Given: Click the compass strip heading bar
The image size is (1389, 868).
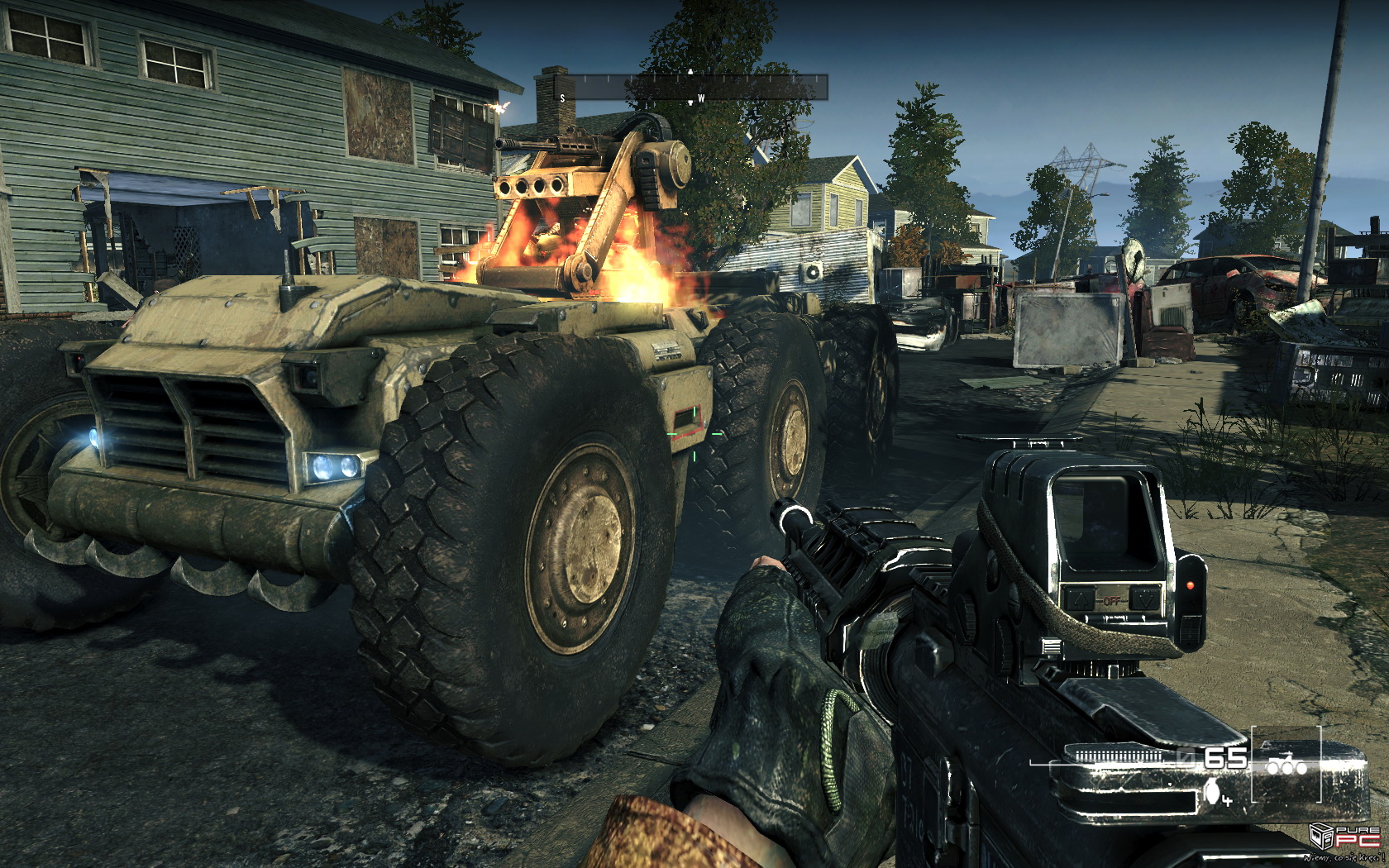Looking at the screenshot, I should [x=691, y=87].
